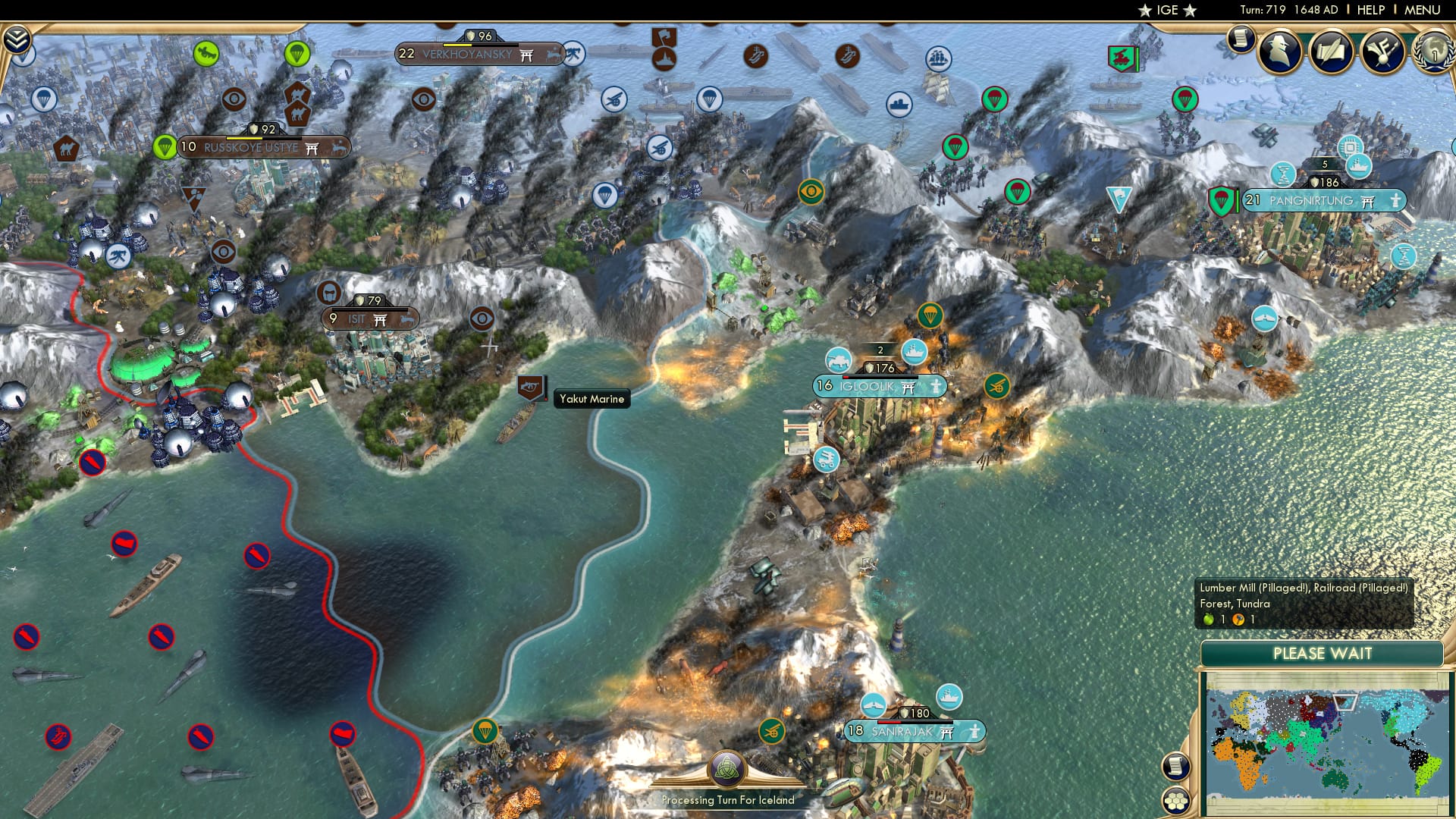
Task: Open the Espionage overview spy icon
Action: pyautogui.click(x=1280, y=53)
